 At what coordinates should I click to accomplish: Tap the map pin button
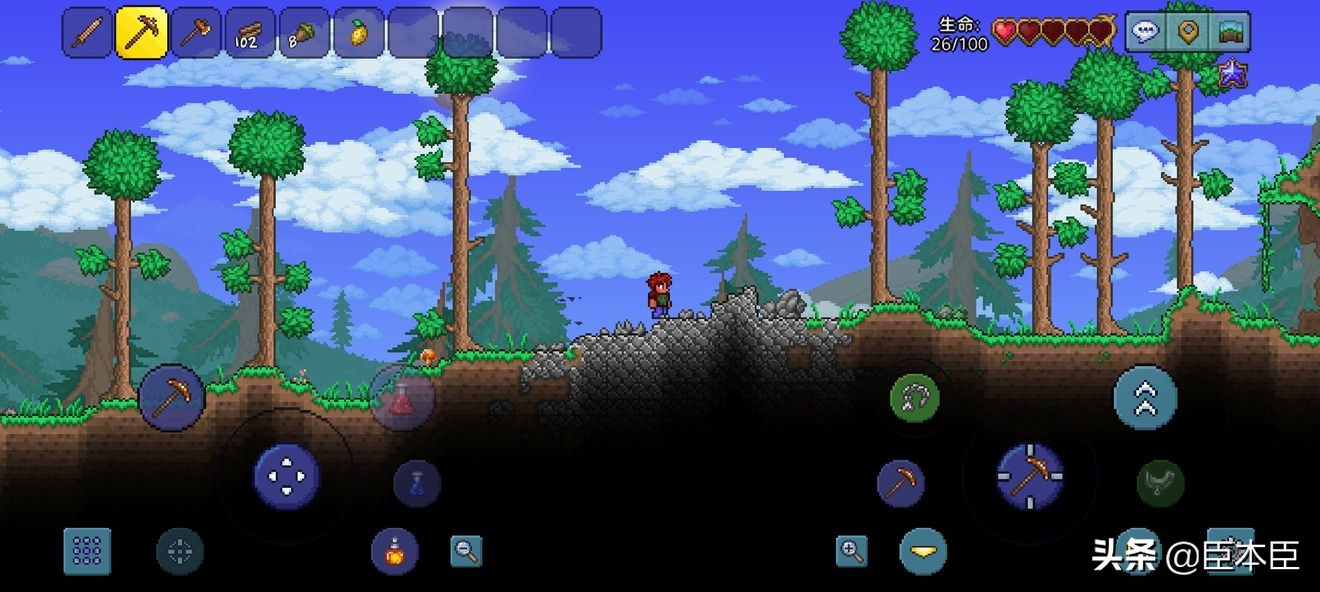[x=1188, y=32]
